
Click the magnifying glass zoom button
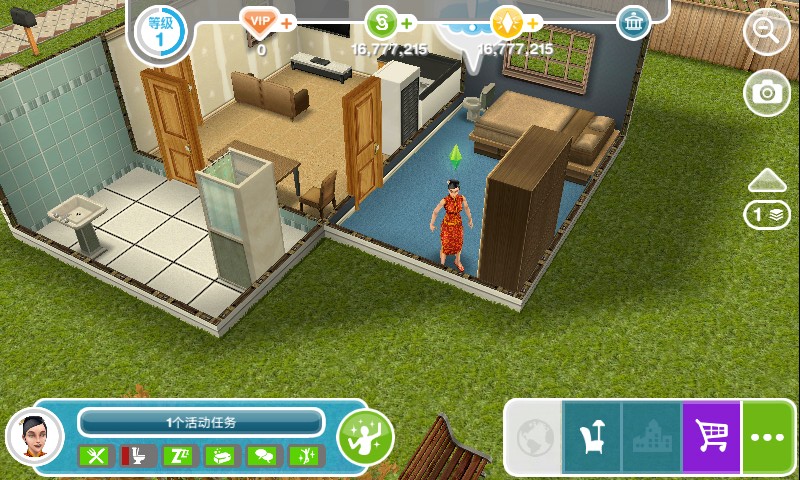click(x=767, y=31)
